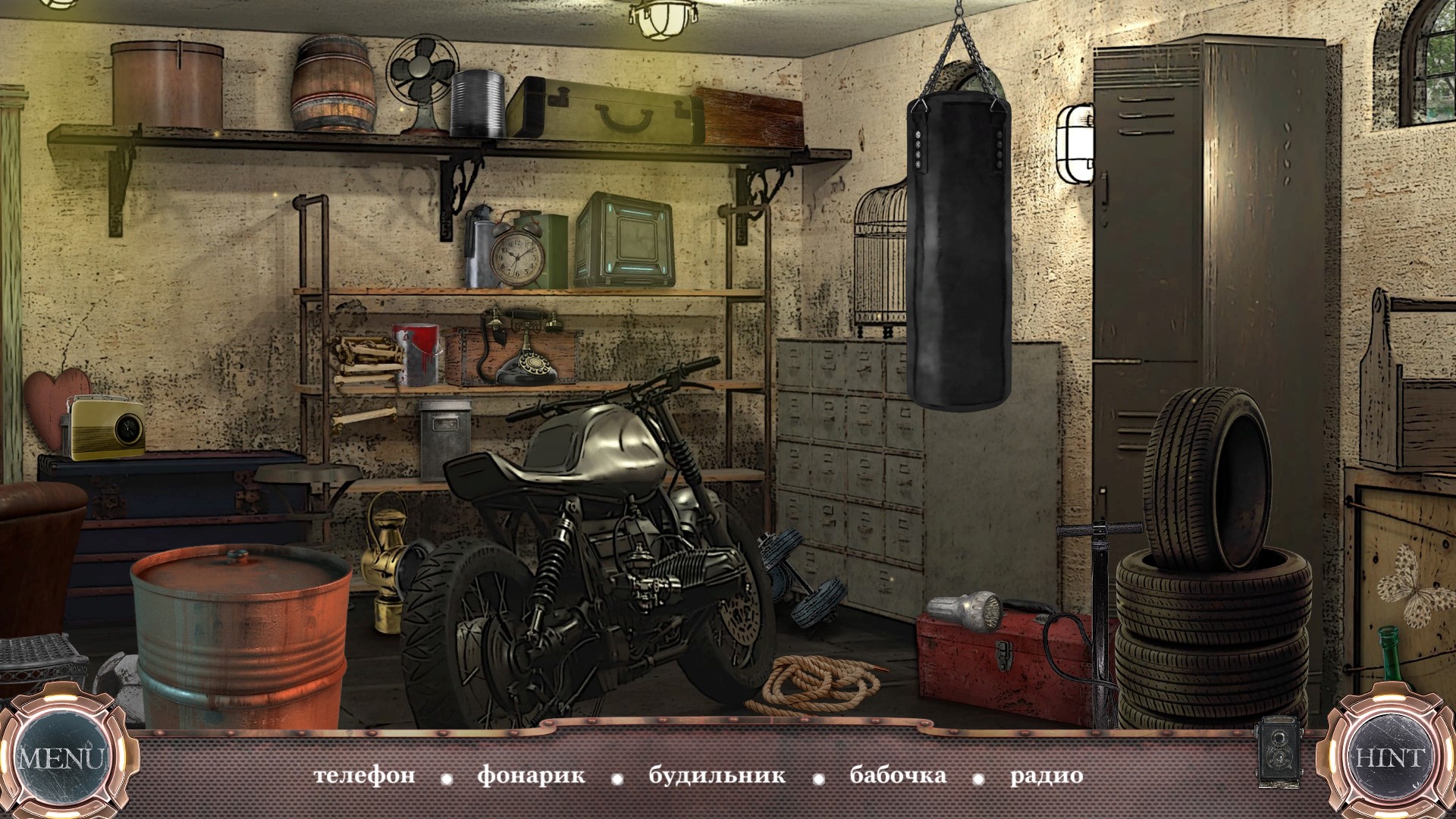Use the HINT button
Viewport: 1456px width, 819px height.
[1390, 758]
